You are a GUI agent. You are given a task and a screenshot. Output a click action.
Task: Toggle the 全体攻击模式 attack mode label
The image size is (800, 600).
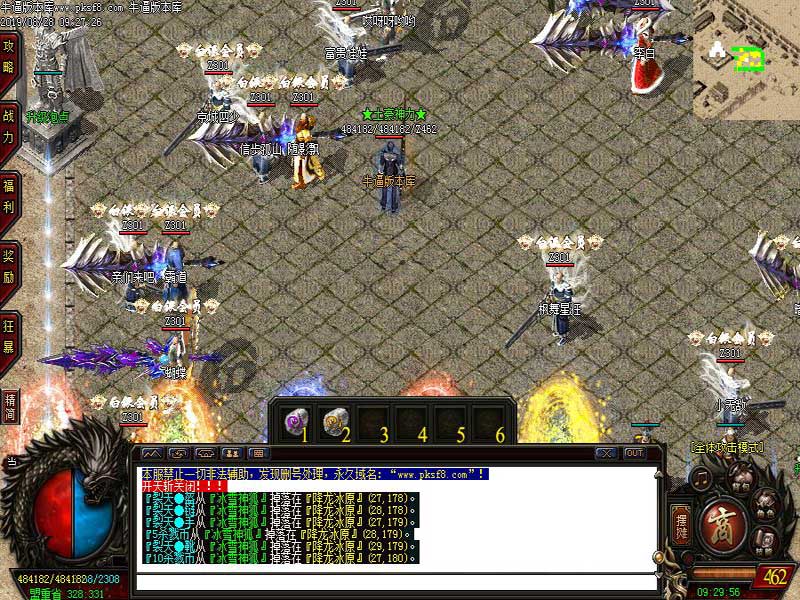click(727, 447)
